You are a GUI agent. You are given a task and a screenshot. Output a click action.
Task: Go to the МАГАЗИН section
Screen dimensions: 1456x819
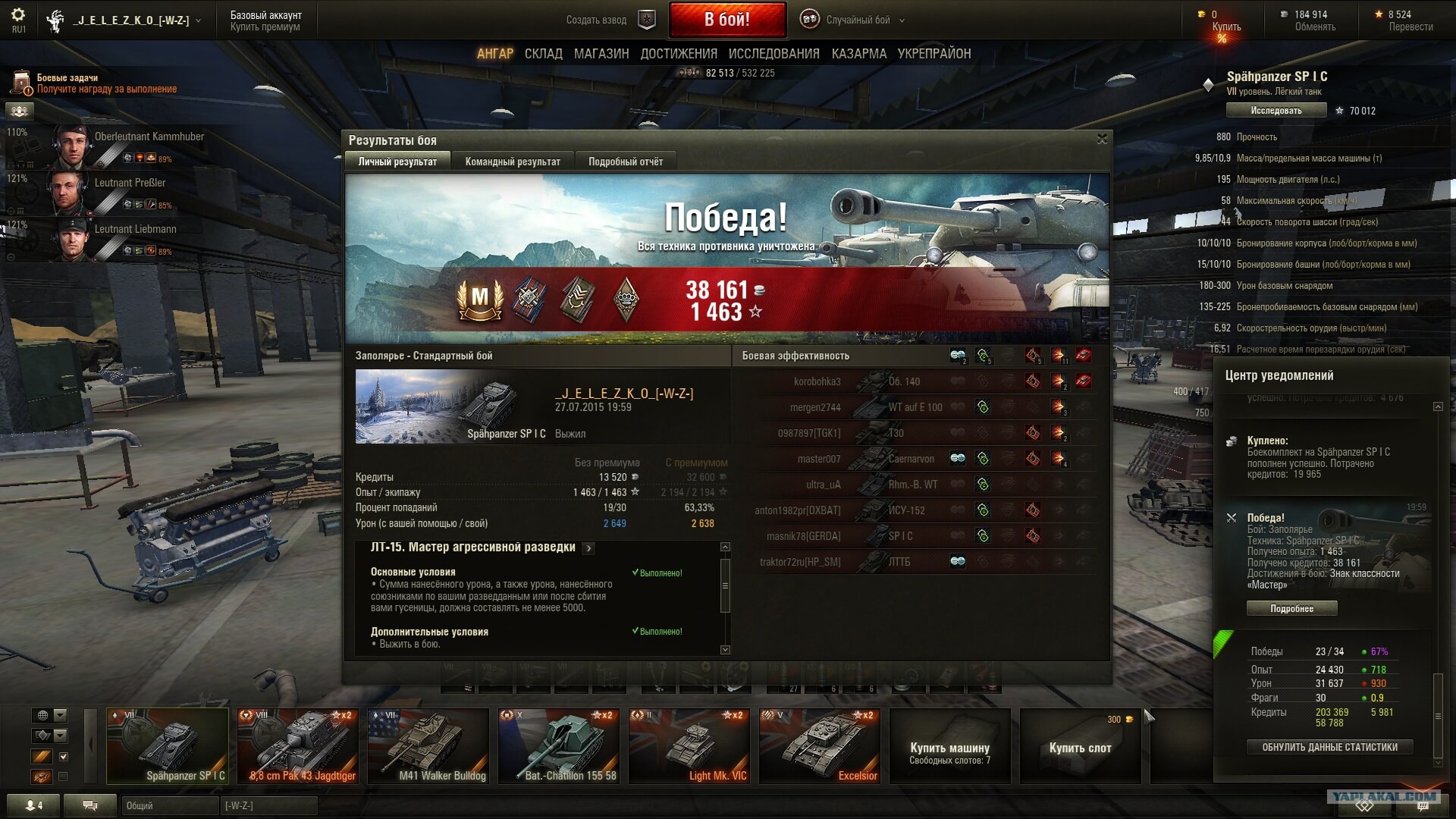click(601, 54)
